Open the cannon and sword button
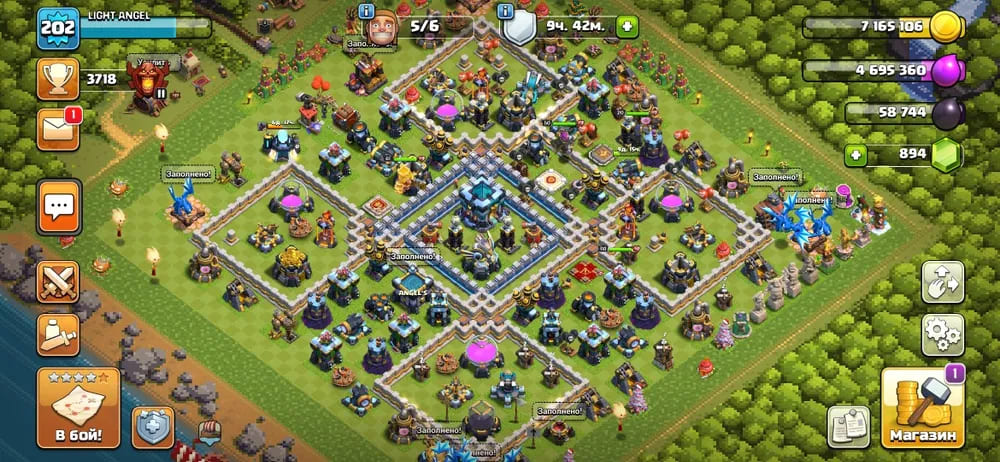 click(x=58, y=335)
